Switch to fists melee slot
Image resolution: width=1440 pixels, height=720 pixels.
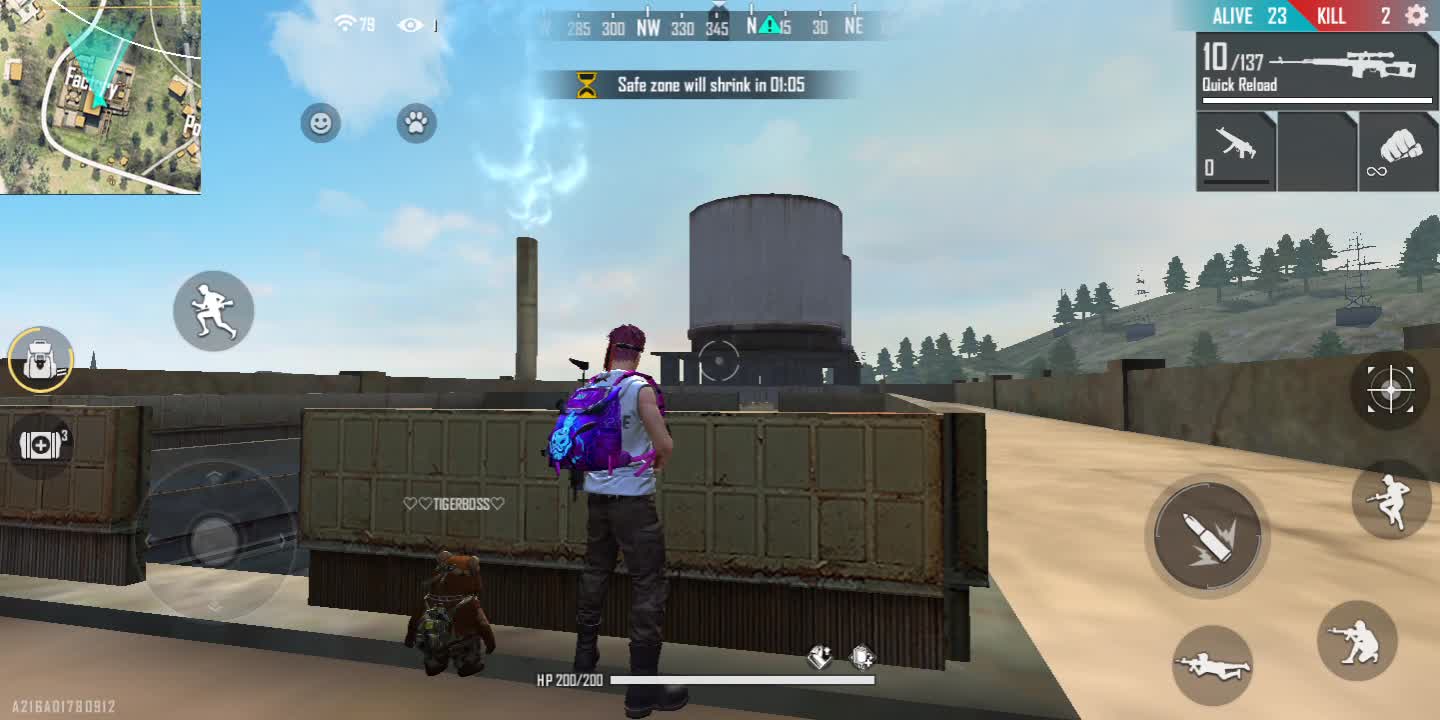click(1398, 151)
